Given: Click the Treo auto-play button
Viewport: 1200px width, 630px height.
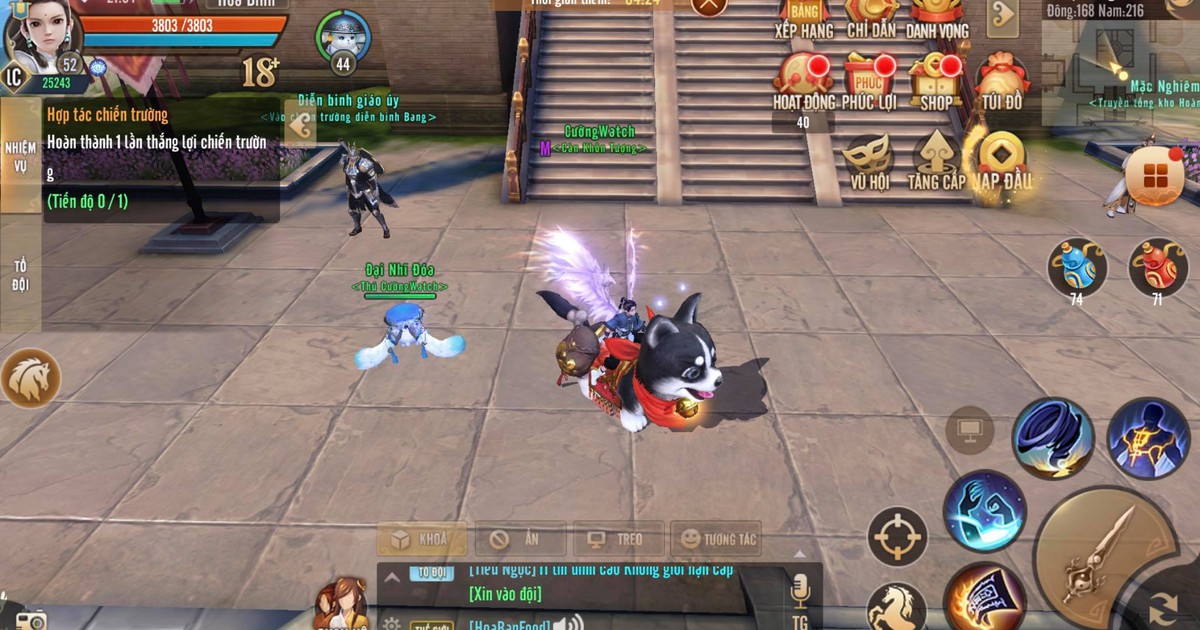Looking at the screenshot, I should click(x=618, y=539).
